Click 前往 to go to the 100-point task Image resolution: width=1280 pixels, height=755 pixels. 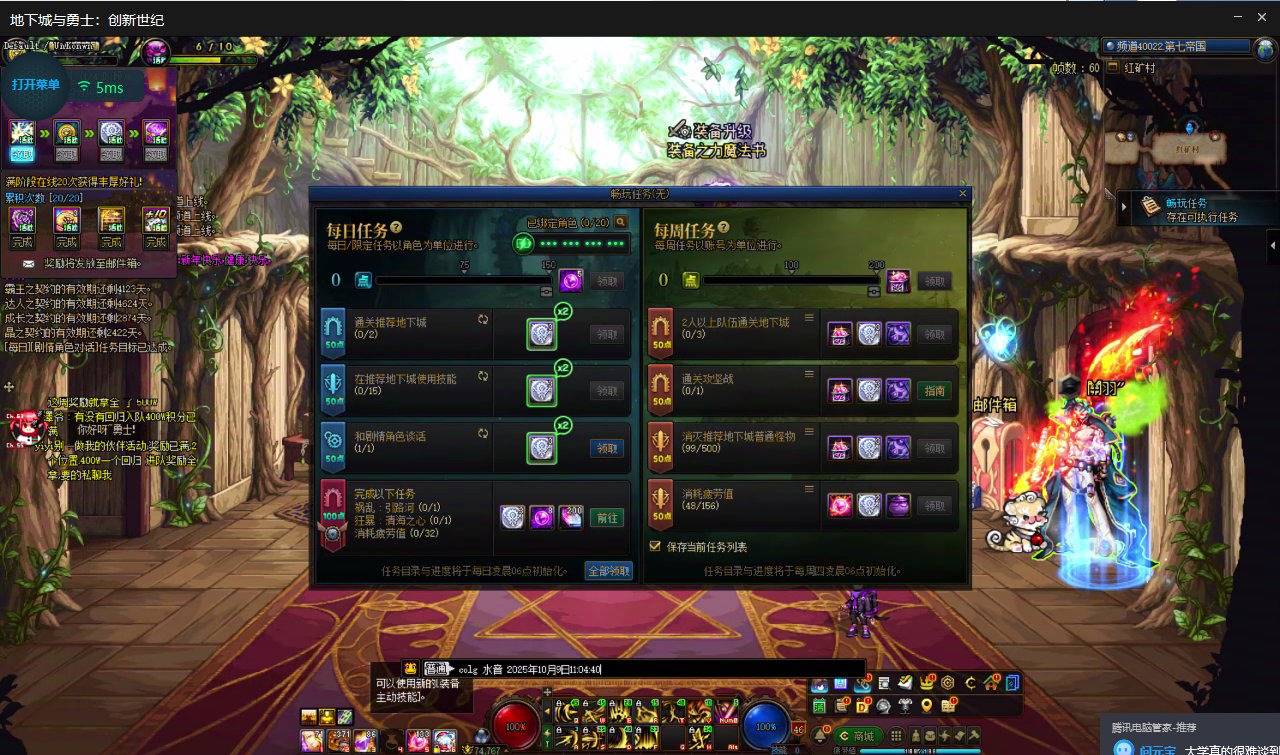(x=606, y=518)
